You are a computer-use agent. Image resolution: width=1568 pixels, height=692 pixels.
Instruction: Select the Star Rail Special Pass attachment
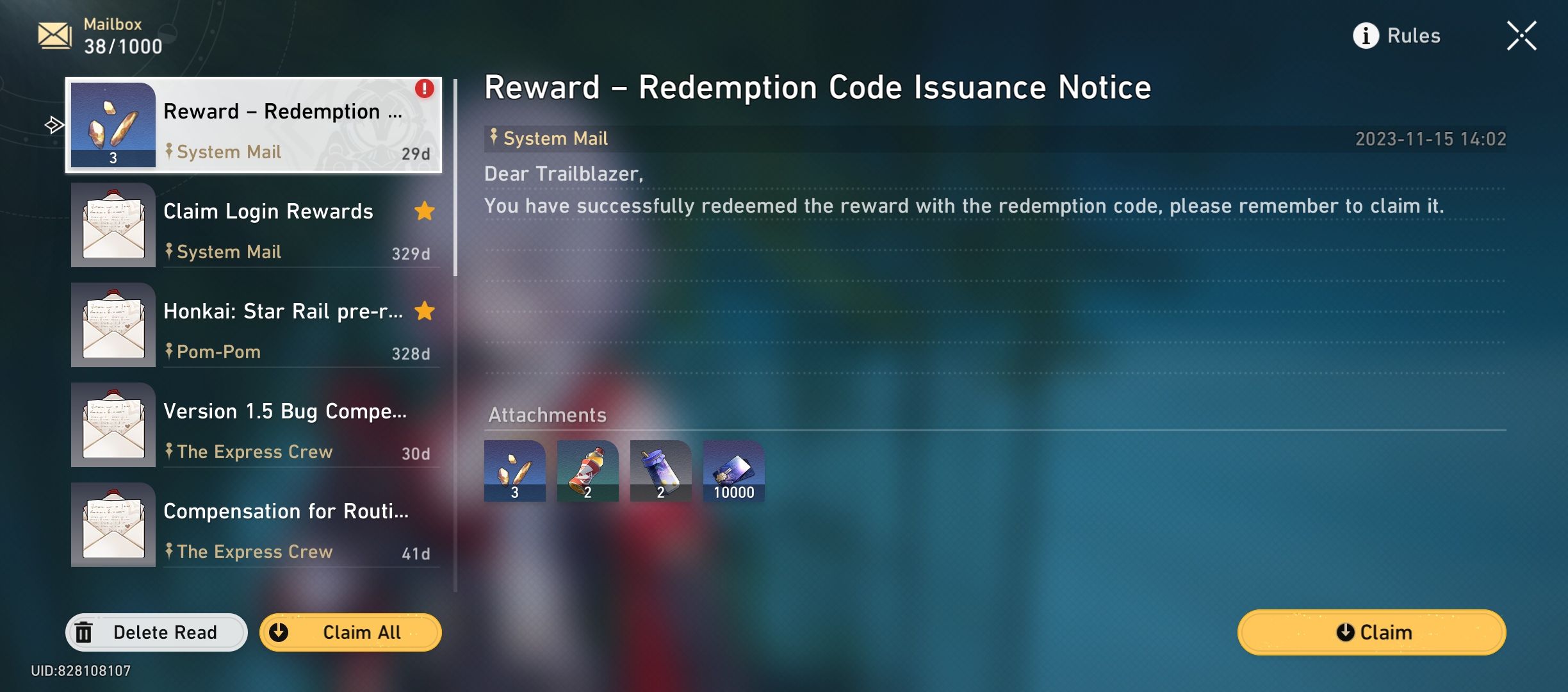click(x=515, y=471)
